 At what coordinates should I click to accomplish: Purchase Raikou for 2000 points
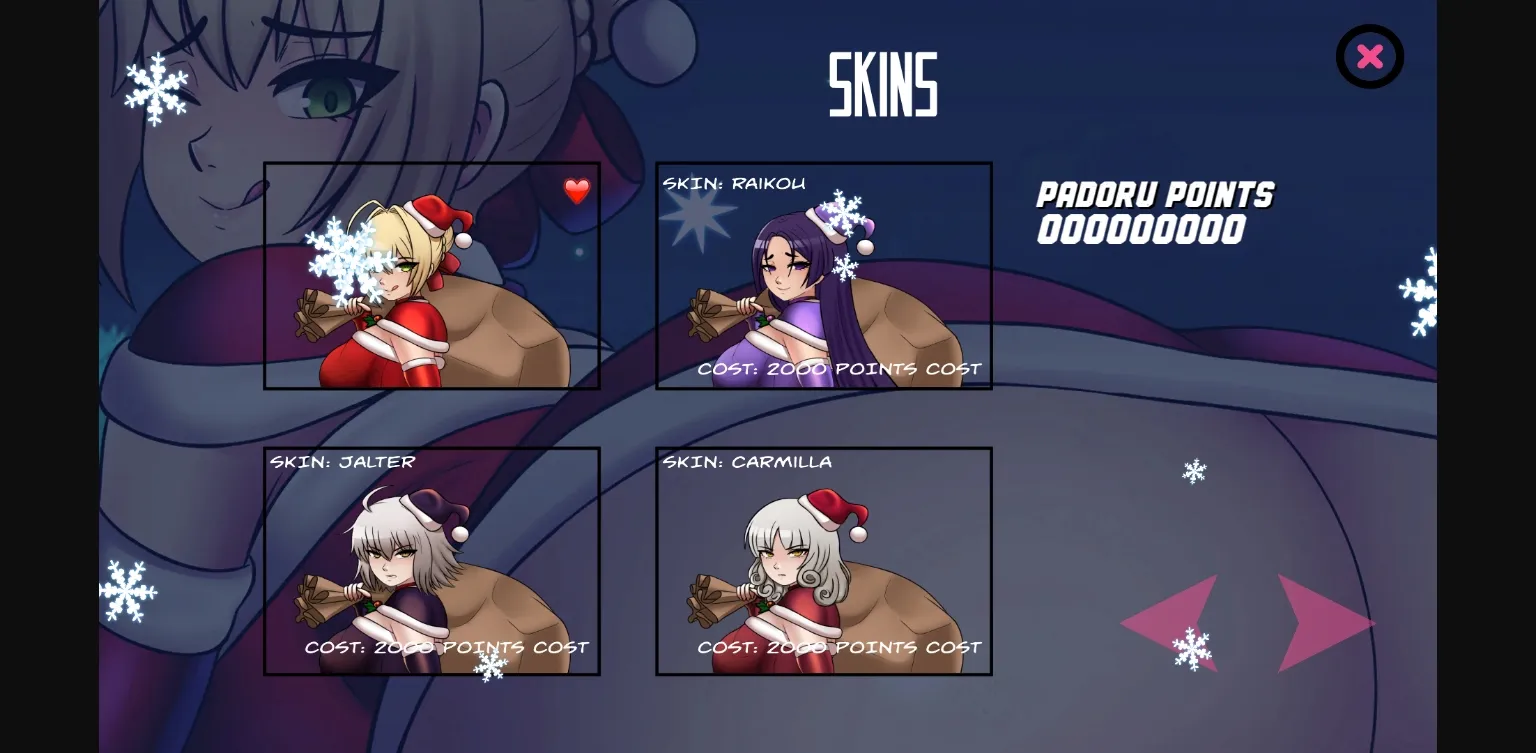click(x=840, y=369)
